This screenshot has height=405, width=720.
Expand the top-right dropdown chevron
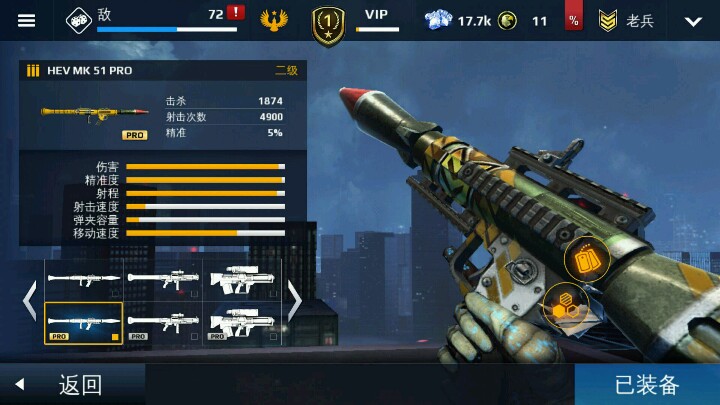point(693,21)
